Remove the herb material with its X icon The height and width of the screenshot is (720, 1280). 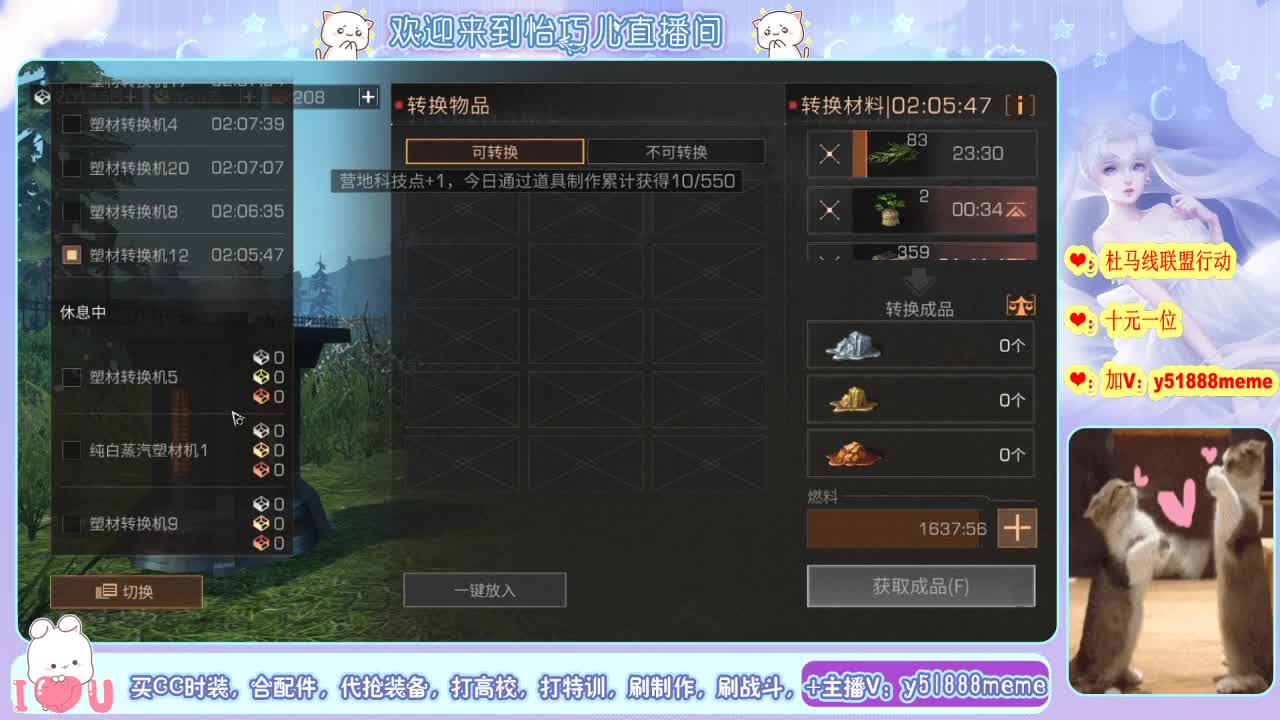(830, 153)
